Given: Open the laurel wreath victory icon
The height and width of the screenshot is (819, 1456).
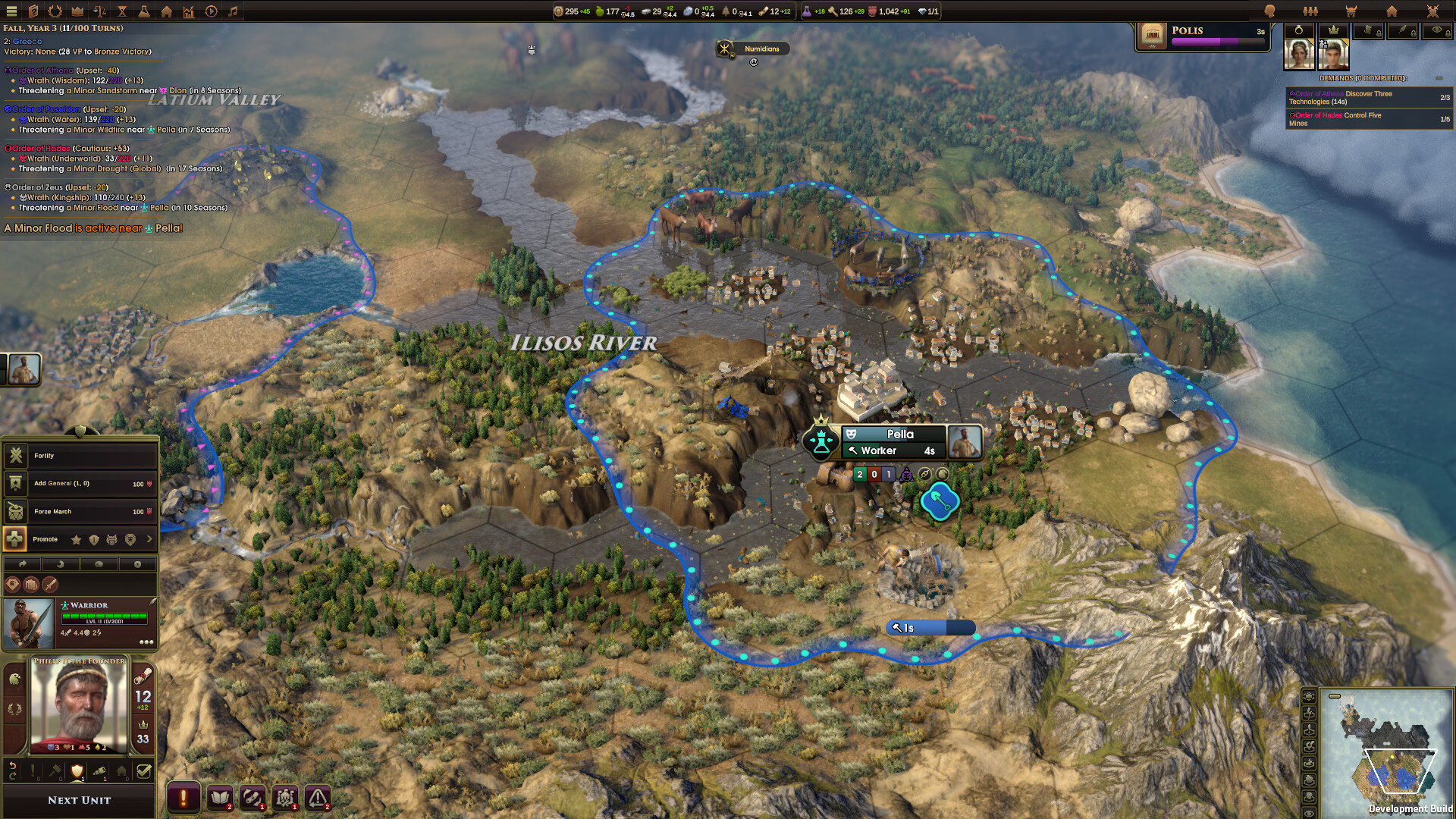Looking at the screenshot, I should (55, 11).
